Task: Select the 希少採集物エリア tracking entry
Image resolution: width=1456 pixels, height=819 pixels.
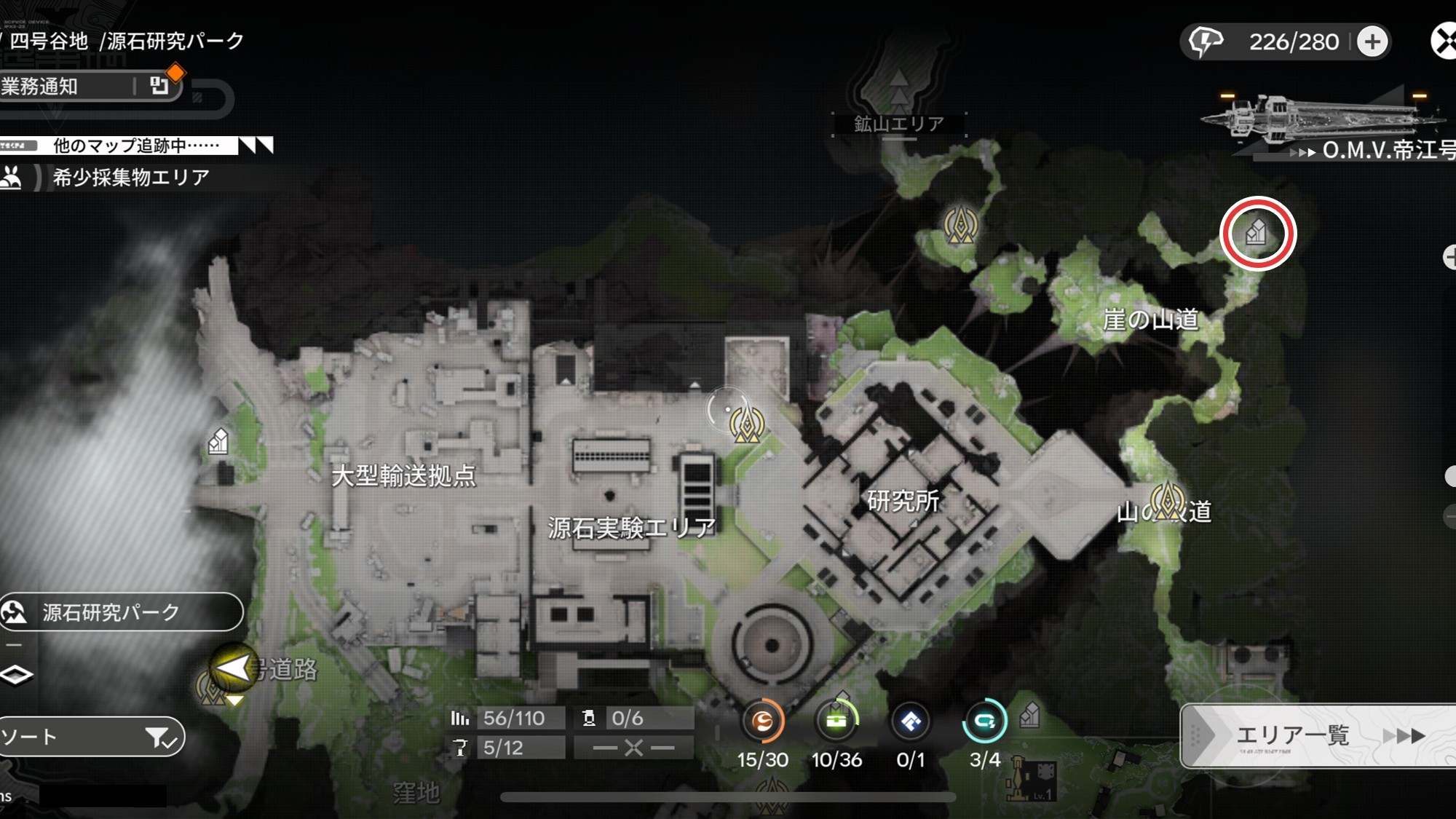Action: coord(130,177)
